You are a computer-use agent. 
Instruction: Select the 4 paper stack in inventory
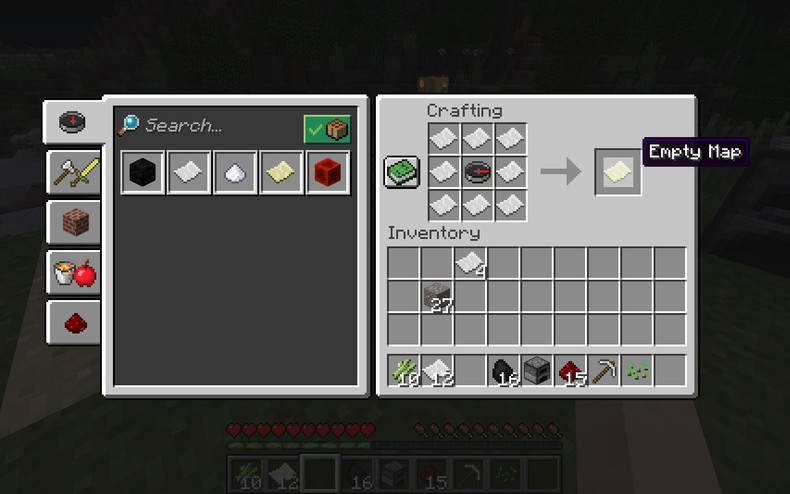click(x=470, y=264)
